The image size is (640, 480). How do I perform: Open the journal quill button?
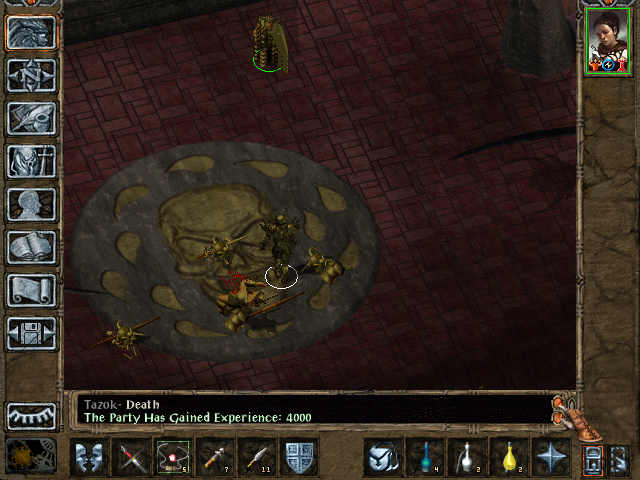coord(31,118)
